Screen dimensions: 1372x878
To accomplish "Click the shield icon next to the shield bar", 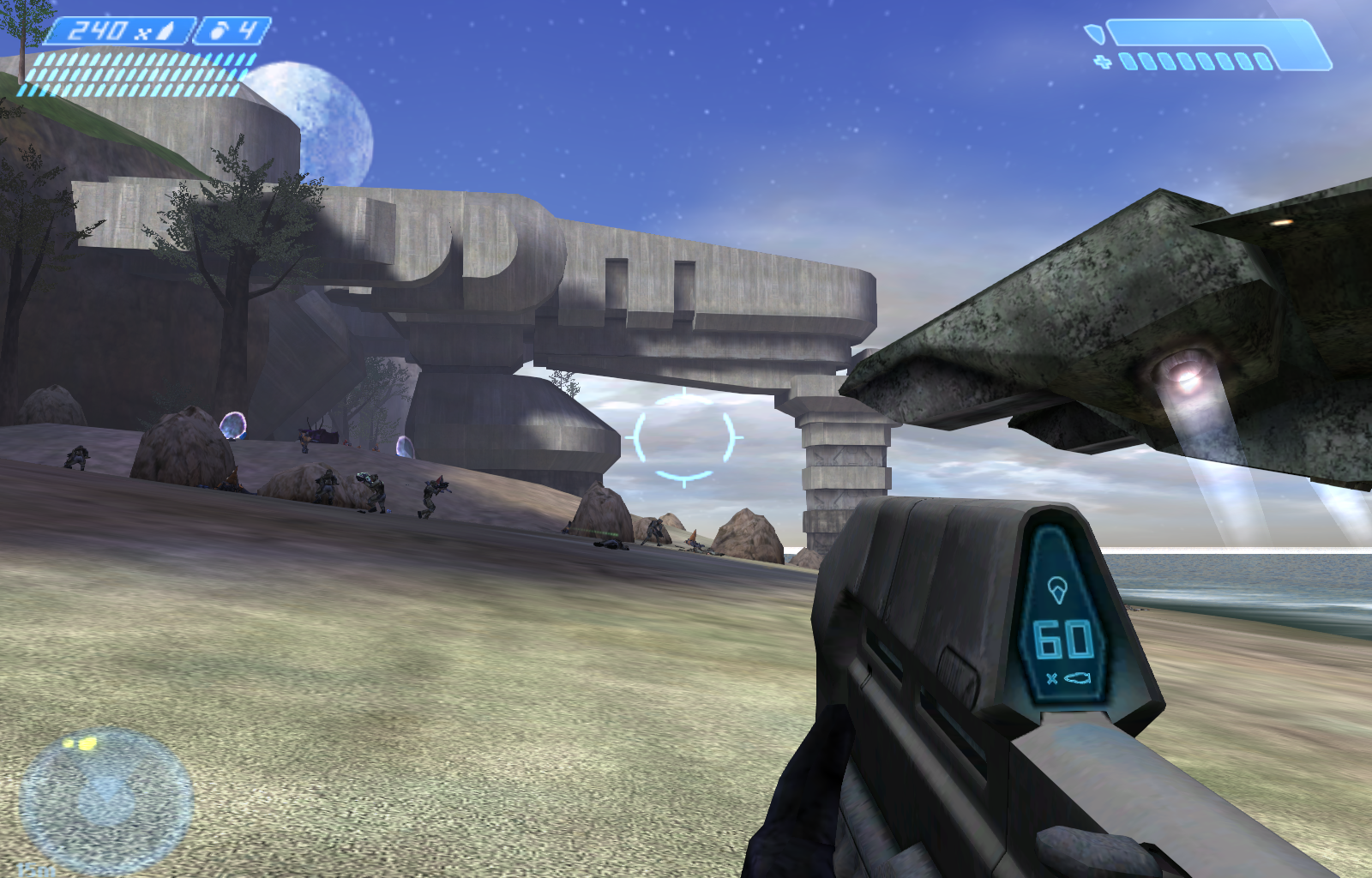I will coord(1096,33).
